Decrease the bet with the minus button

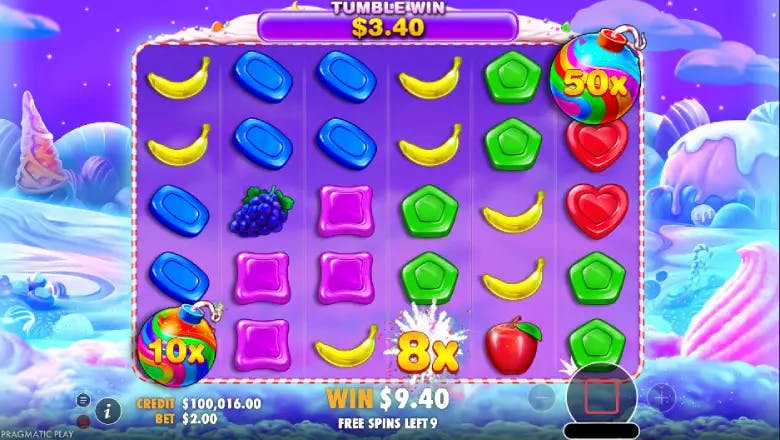[x=543, y=398]
